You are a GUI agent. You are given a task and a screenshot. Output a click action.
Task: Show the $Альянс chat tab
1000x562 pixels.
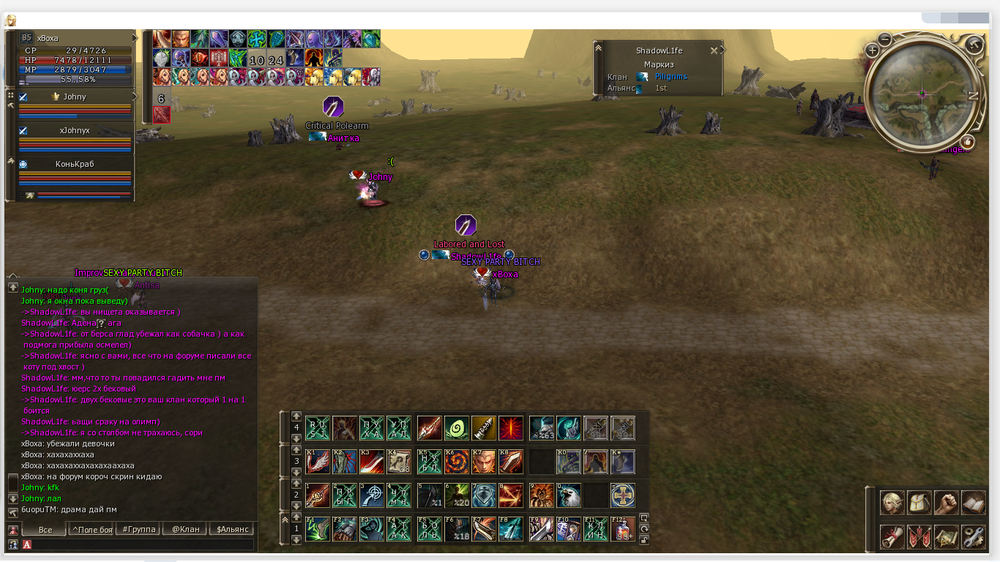pyautogui.click(x=232, y=529)
